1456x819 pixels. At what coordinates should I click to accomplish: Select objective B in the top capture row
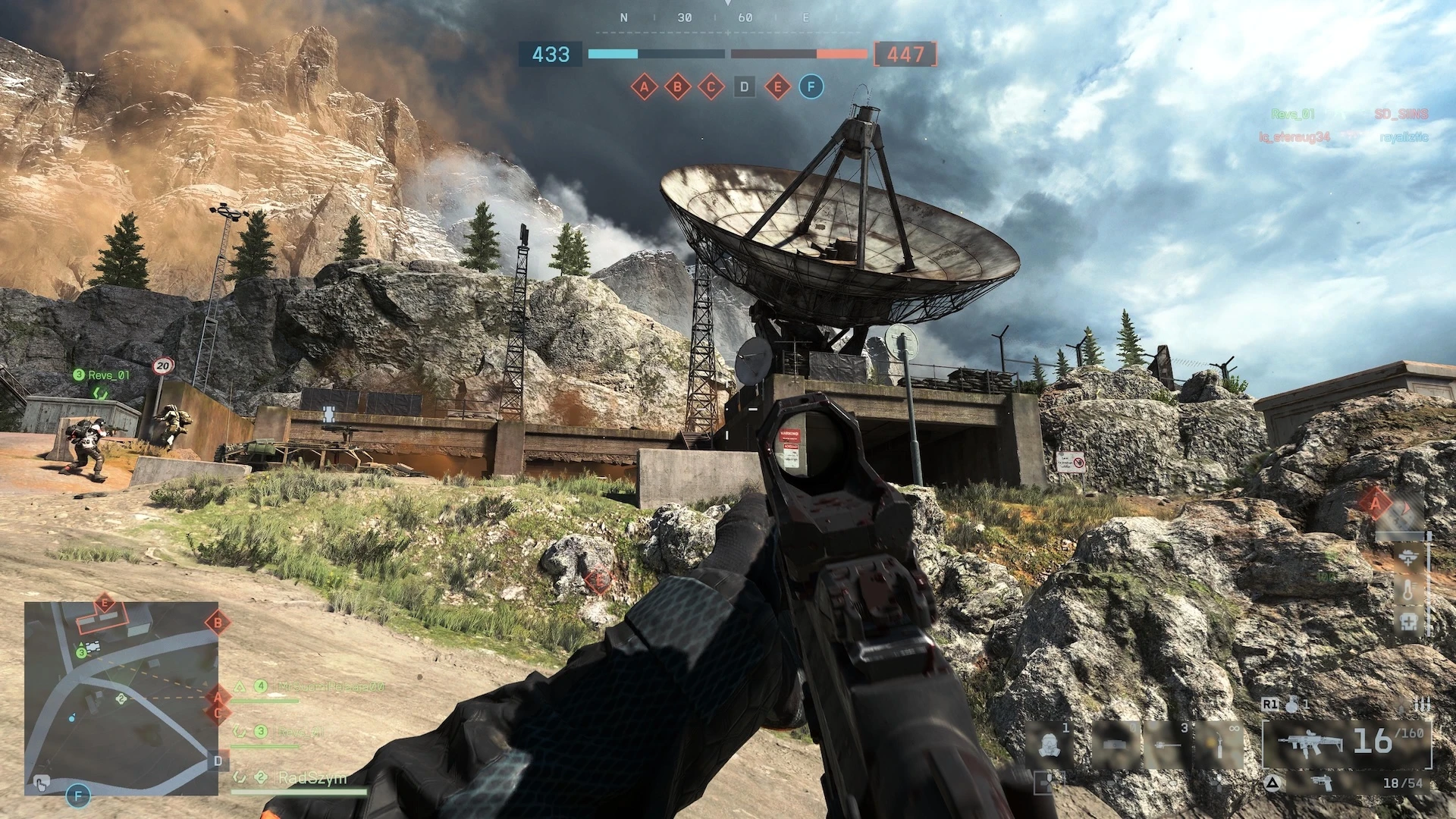click(677, 87)
